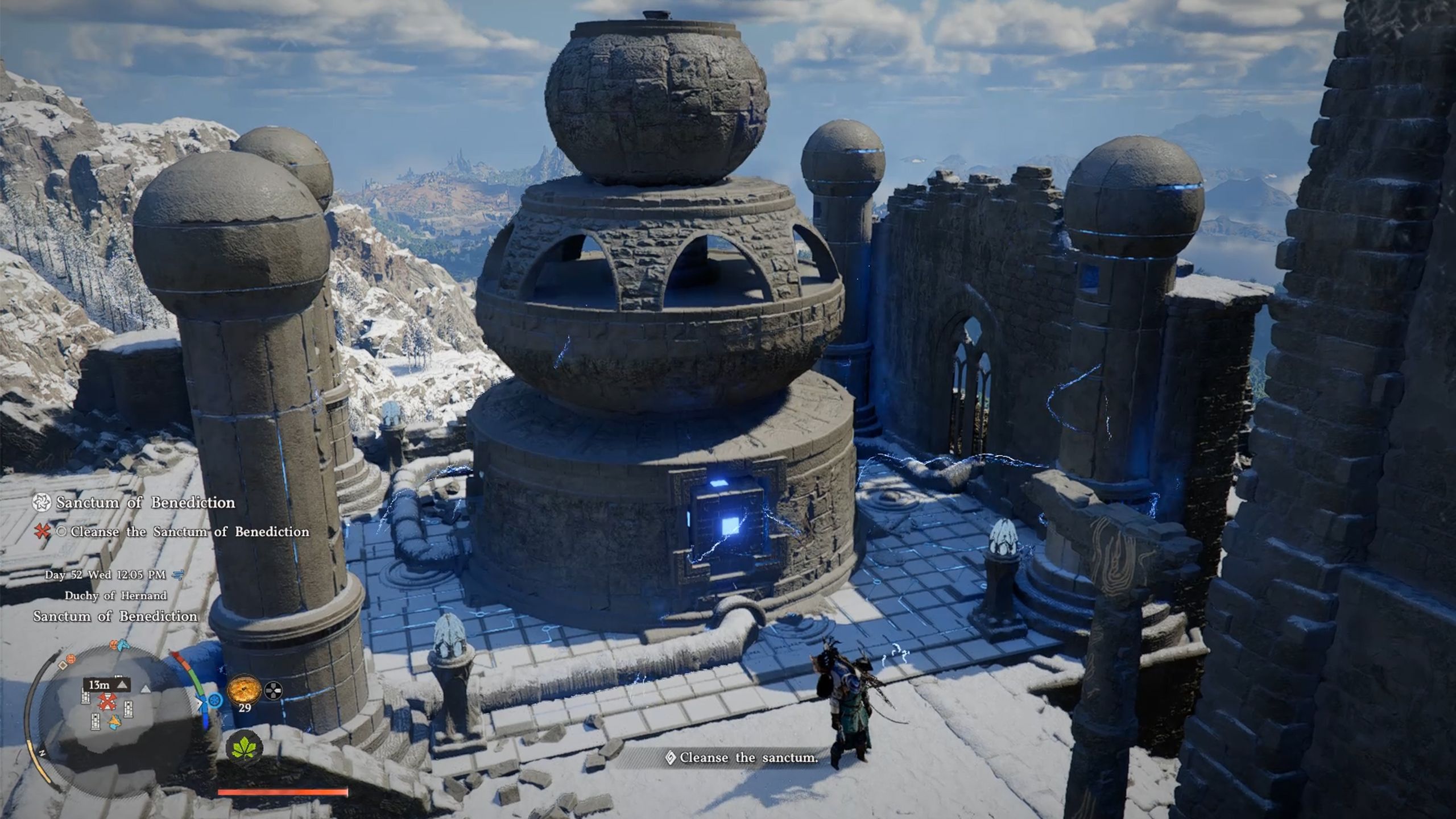Activate the green leaf skill icon
The image size is (1456, 819).
click(245, 747)
